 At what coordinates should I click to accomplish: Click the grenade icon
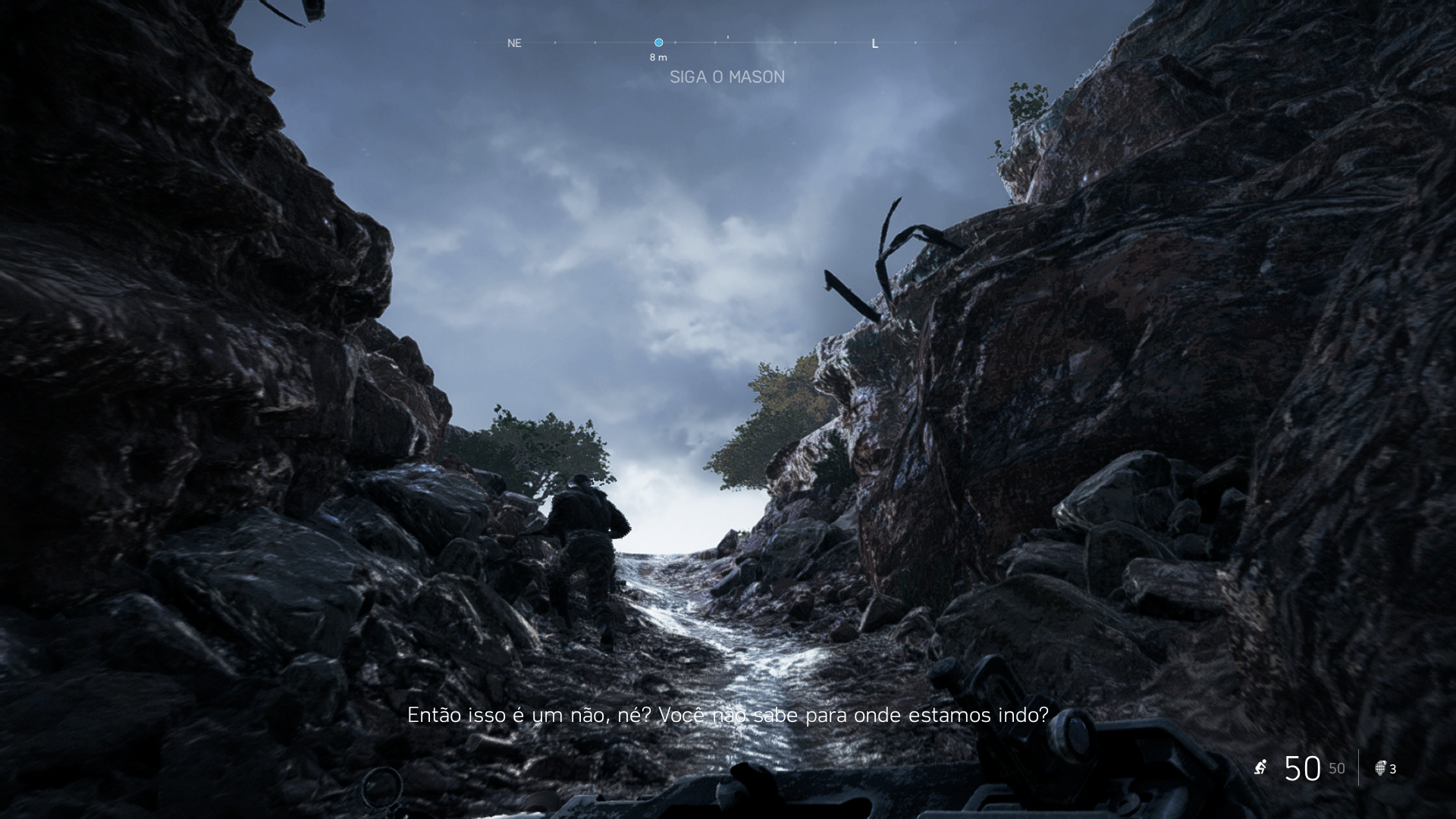(1380, 768)
